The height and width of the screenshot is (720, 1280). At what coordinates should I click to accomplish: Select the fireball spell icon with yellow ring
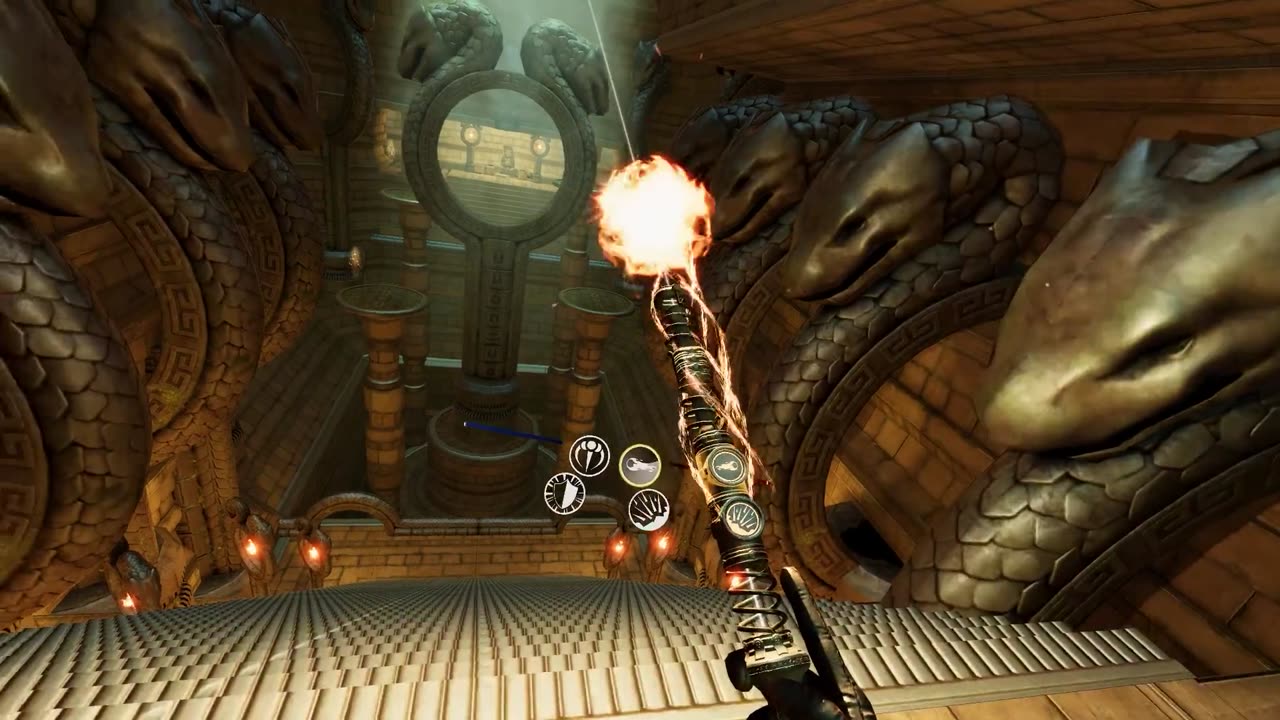pyautogui.click(x=640, y=465)
